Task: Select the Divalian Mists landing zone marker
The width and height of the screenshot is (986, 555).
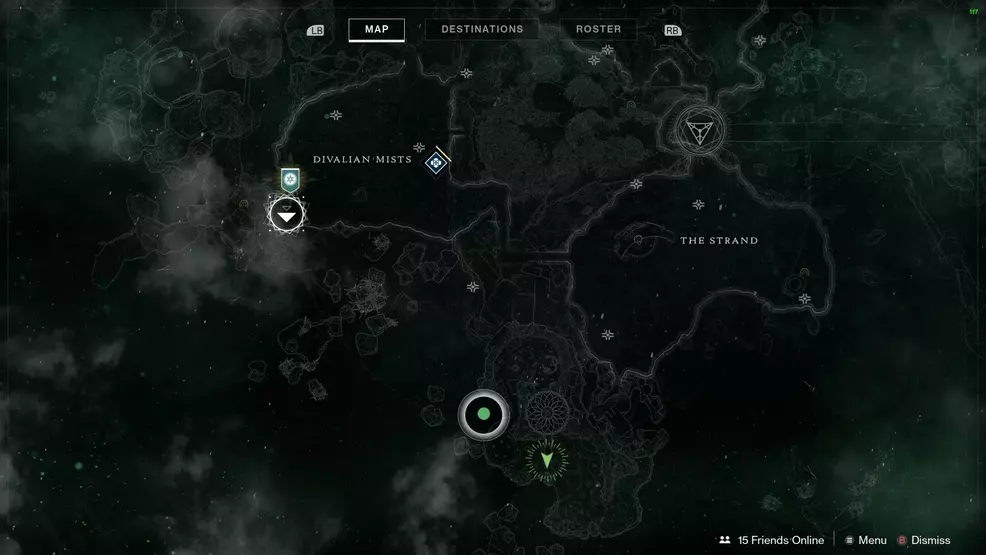Action: tap(436, 162)
